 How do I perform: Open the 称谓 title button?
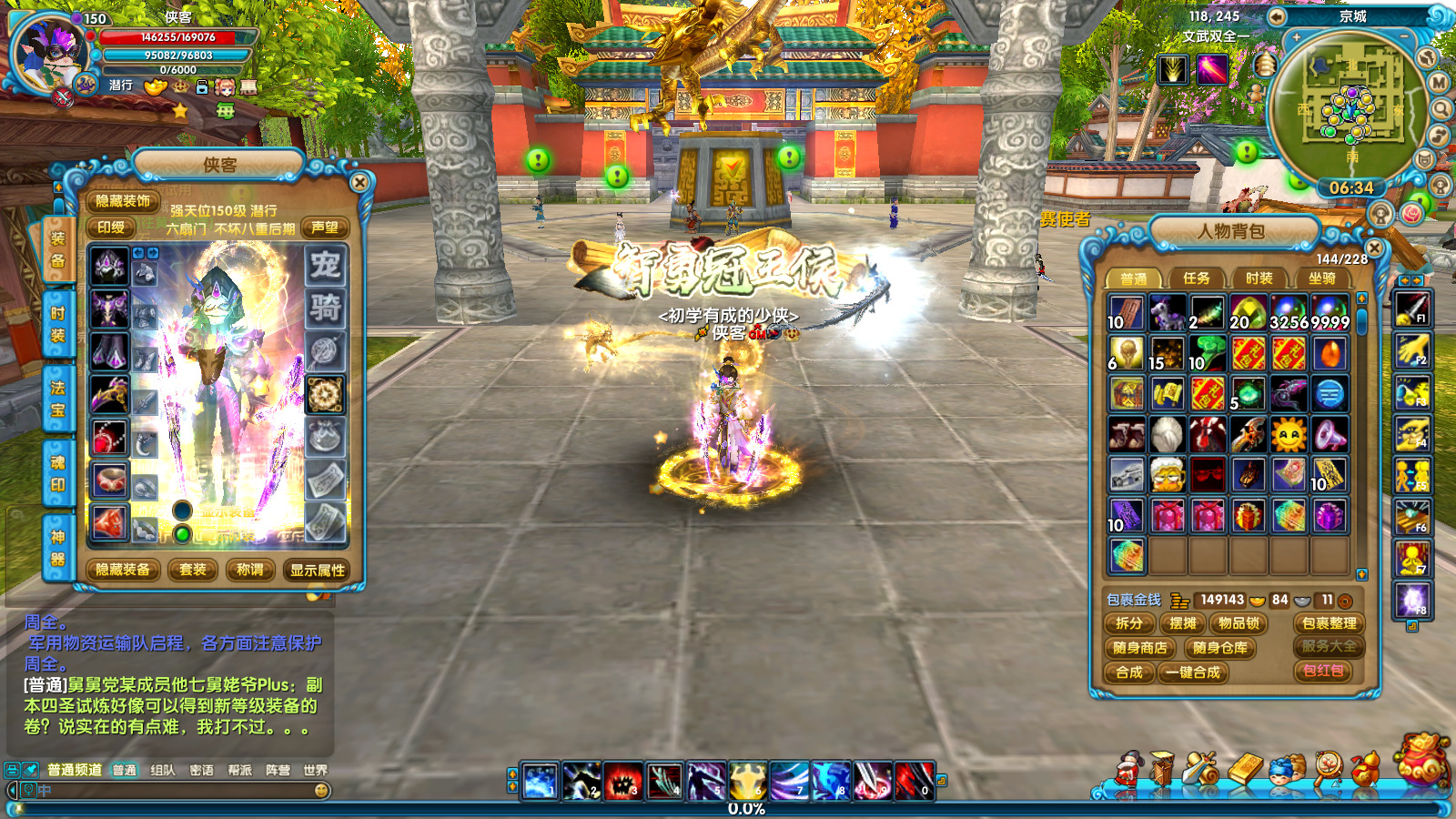(249, 571)
